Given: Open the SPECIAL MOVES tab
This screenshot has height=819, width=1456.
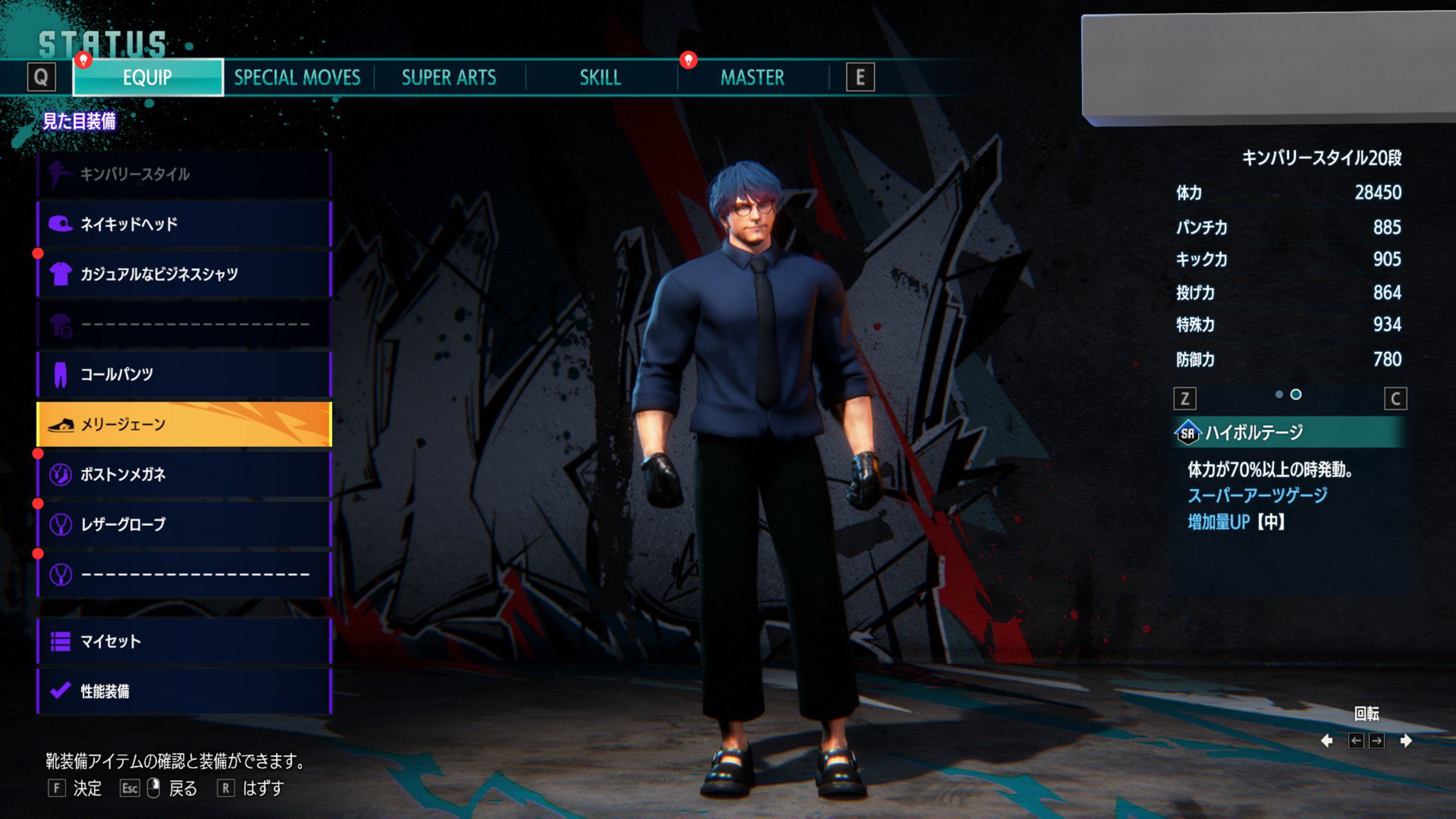Looking at the screenshot, I should tap(297, 77).
